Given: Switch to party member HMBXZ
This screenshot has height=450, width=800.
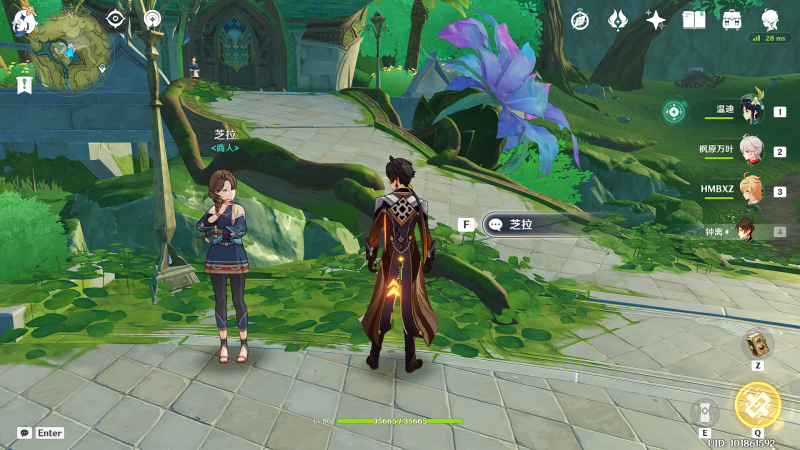Looking at the screenshot, I should click(x=751, y=191).
